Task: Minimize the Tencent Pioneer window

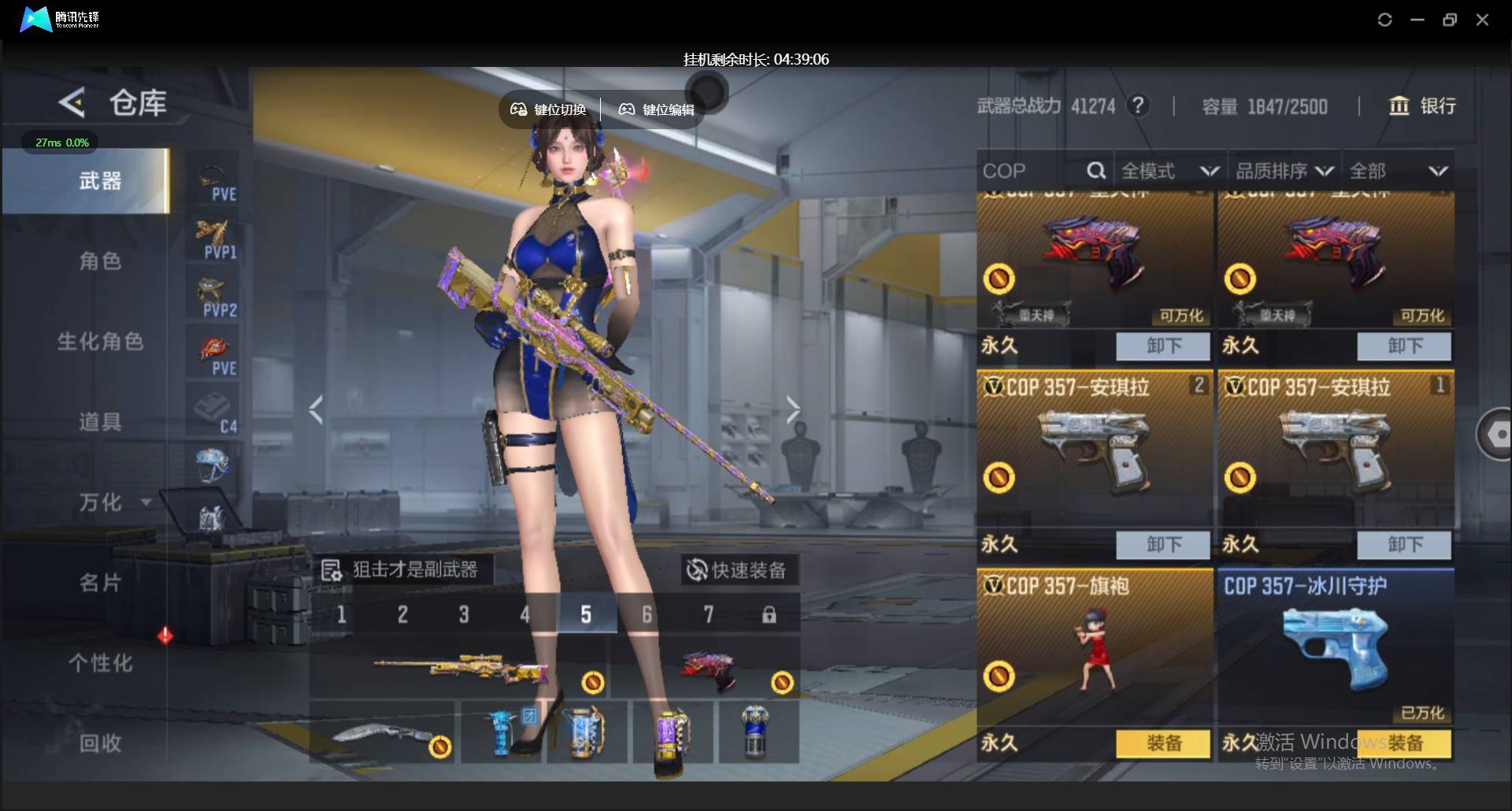Action: coord(1417,20)
